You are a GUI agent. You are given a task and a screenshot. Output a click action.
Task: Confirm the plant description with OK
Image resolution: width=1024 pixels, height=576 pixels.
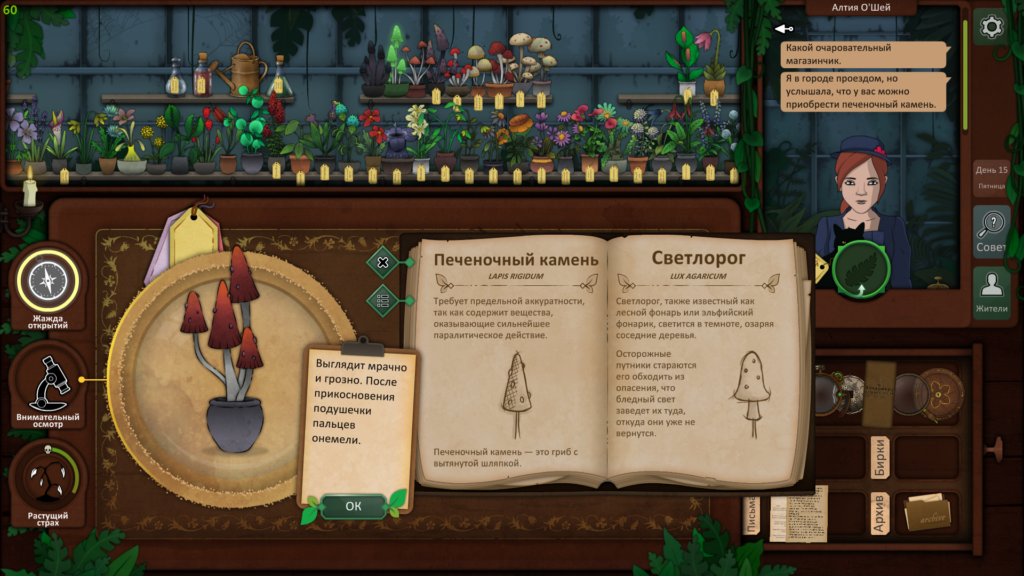353,506
